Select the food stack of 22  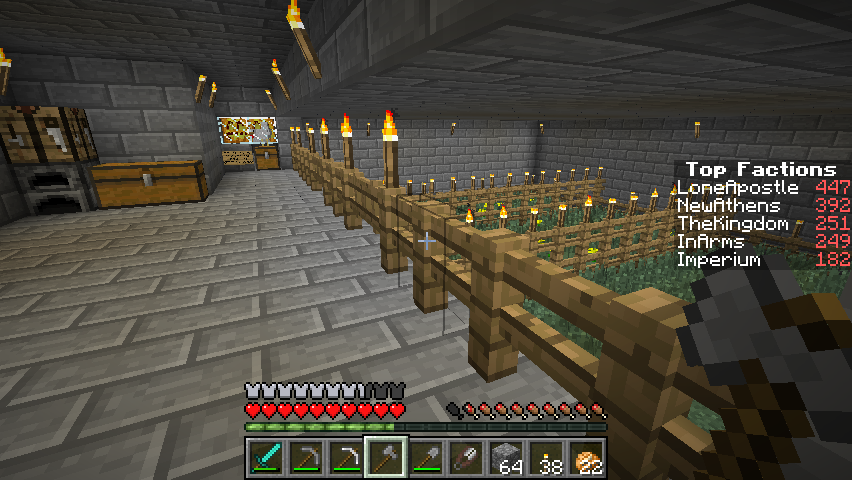(x=586, y=458)
